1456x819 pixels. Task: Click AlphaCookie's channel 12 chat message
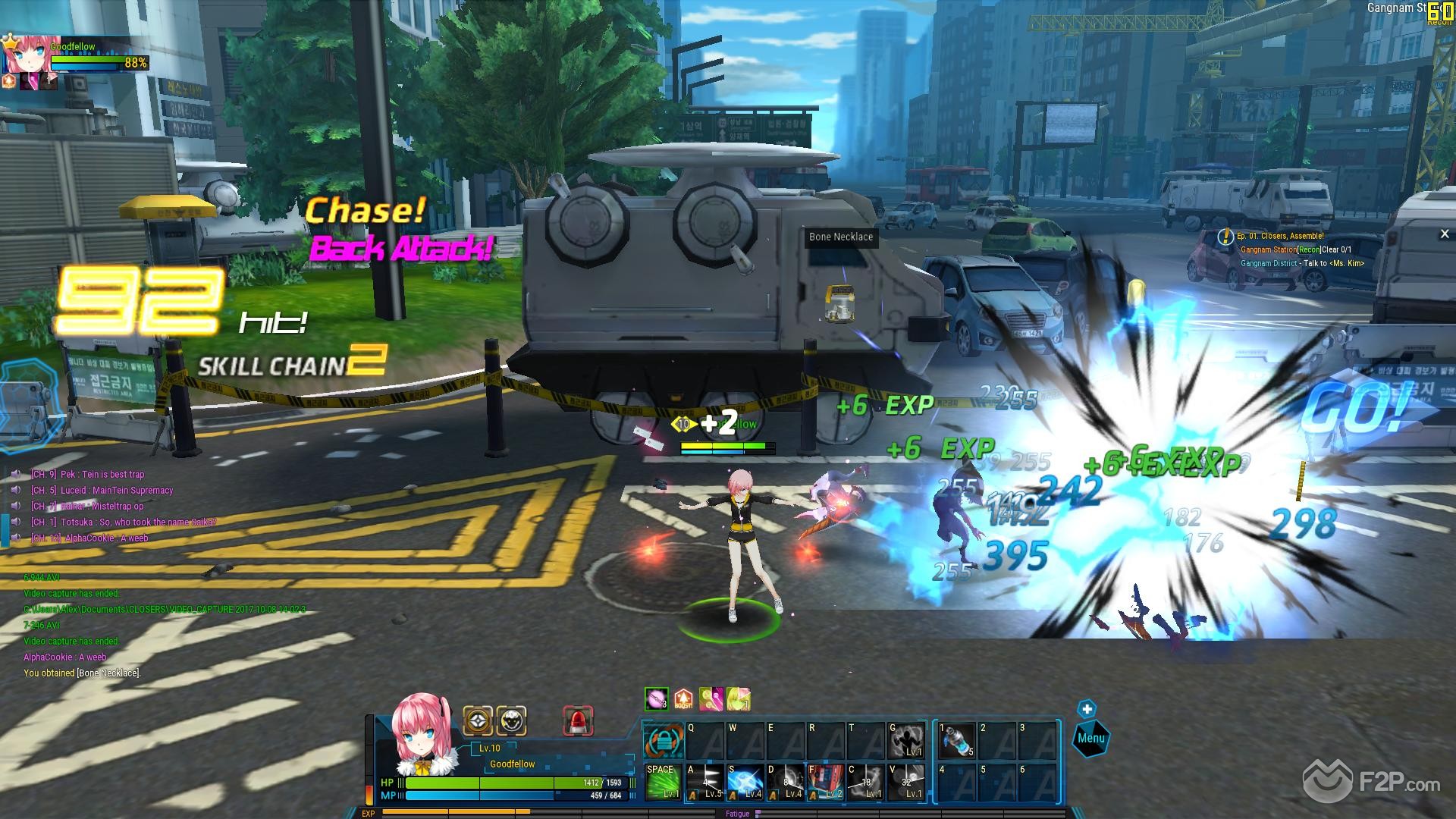[x=89, y=538]
